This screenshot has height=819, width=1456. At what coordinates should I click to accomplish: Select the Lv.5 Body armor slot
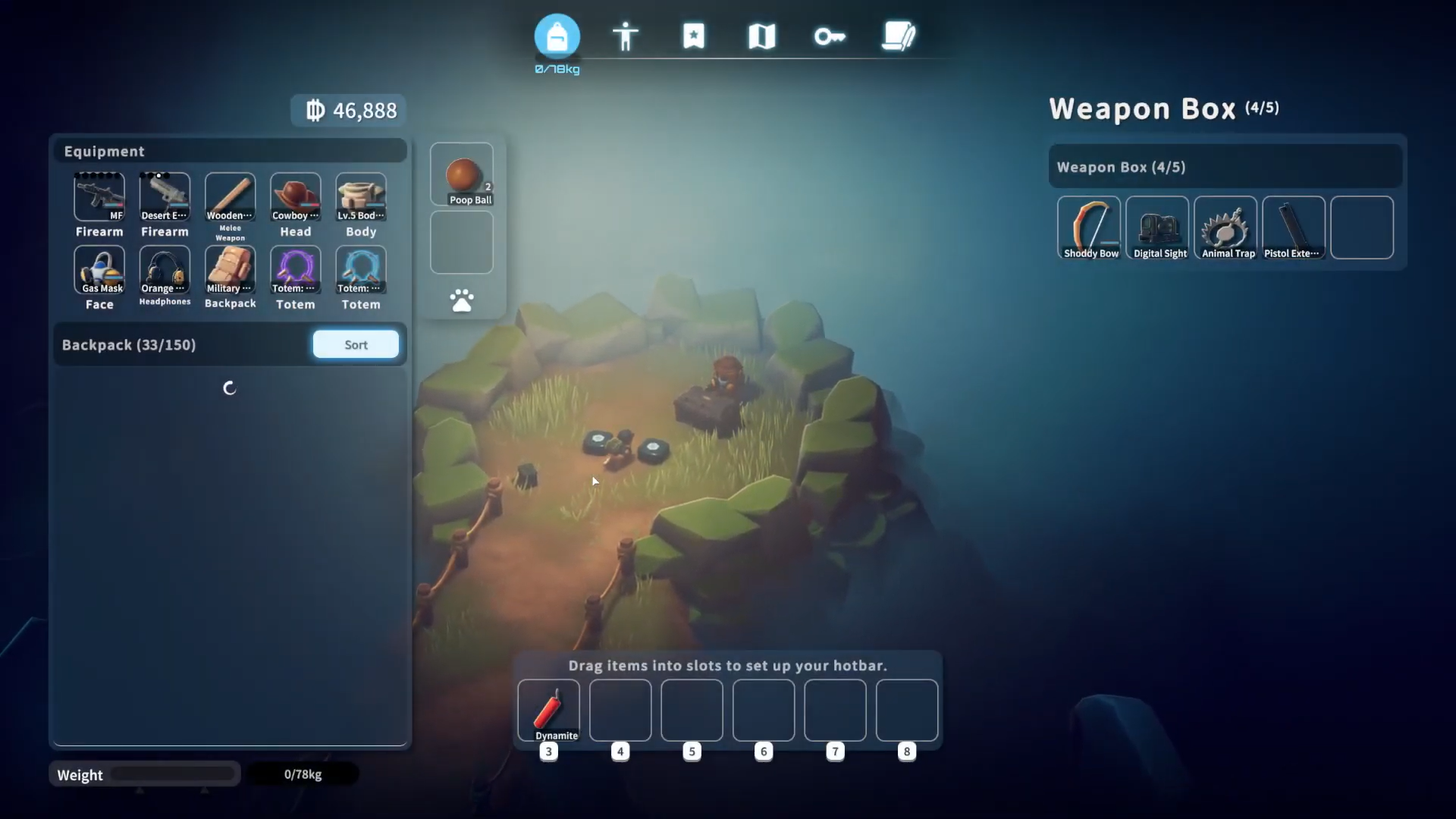[361, 196]
